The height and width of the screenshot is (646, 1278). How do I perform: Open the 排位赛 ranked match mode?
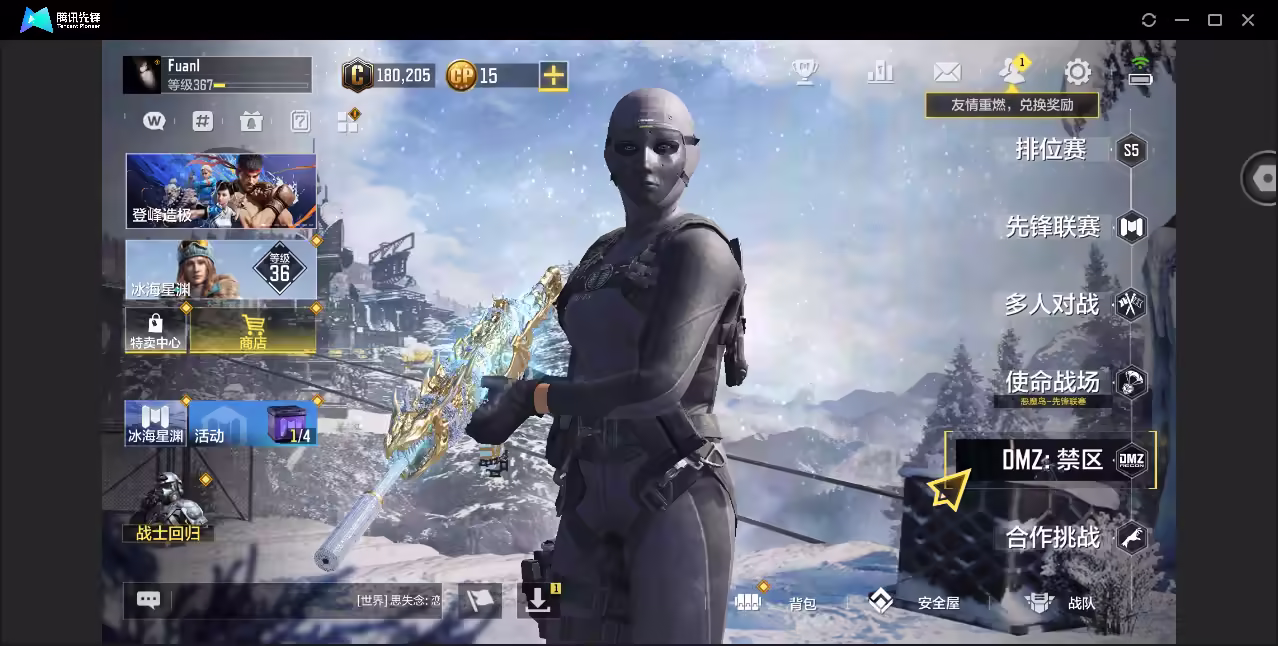tap(1051, 150)
